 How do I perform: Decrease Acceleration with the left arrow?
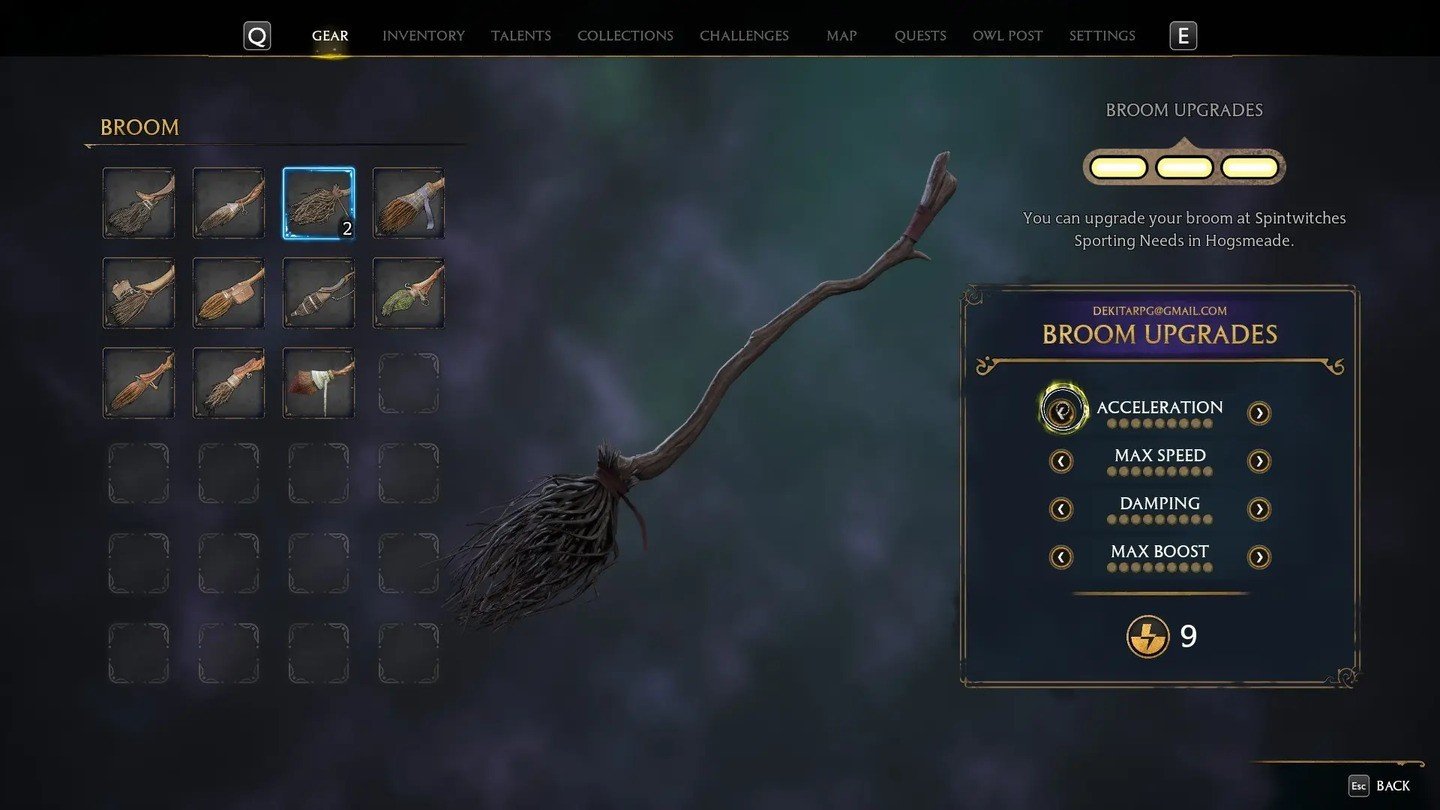1062,410
